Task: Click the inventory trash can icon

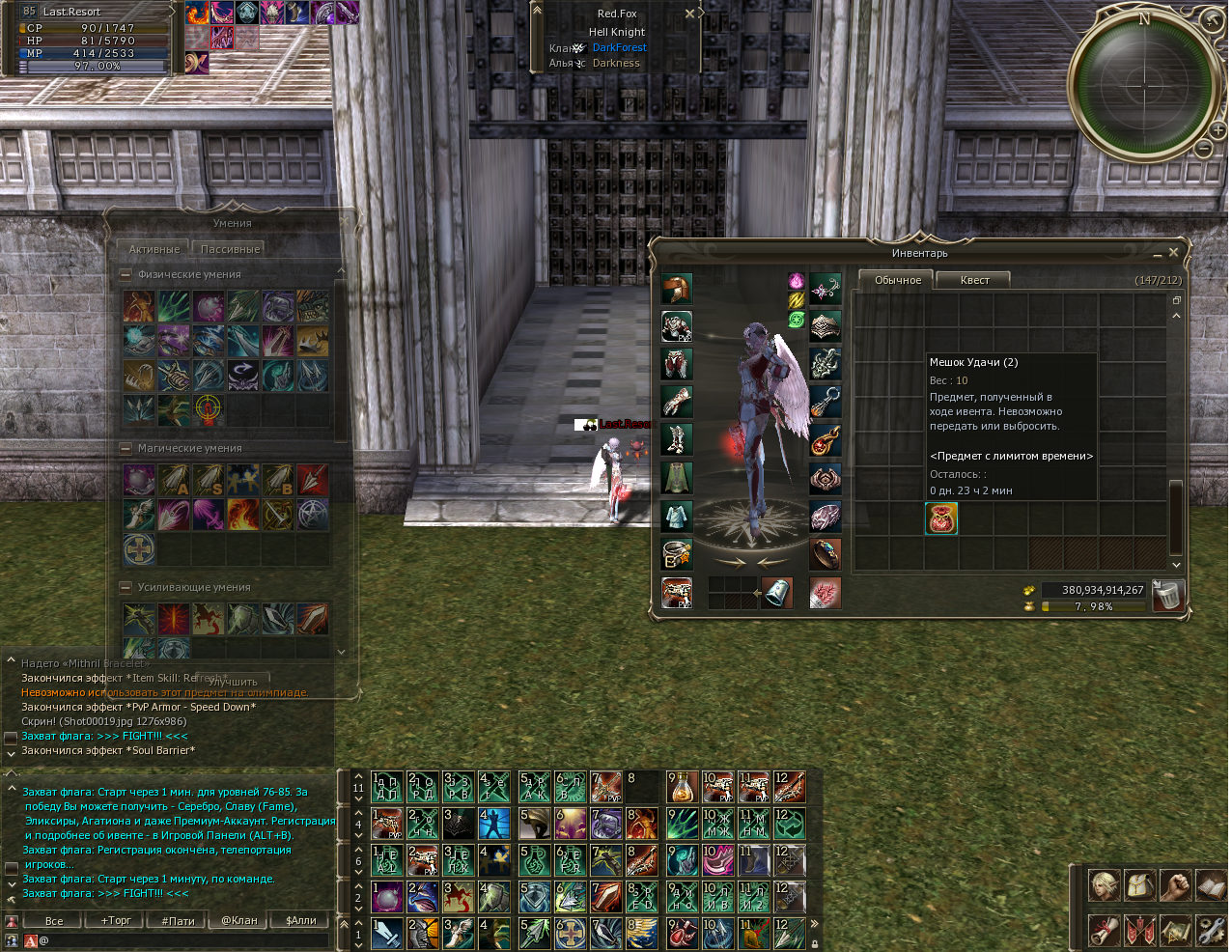Action: tap(1166, 596)
